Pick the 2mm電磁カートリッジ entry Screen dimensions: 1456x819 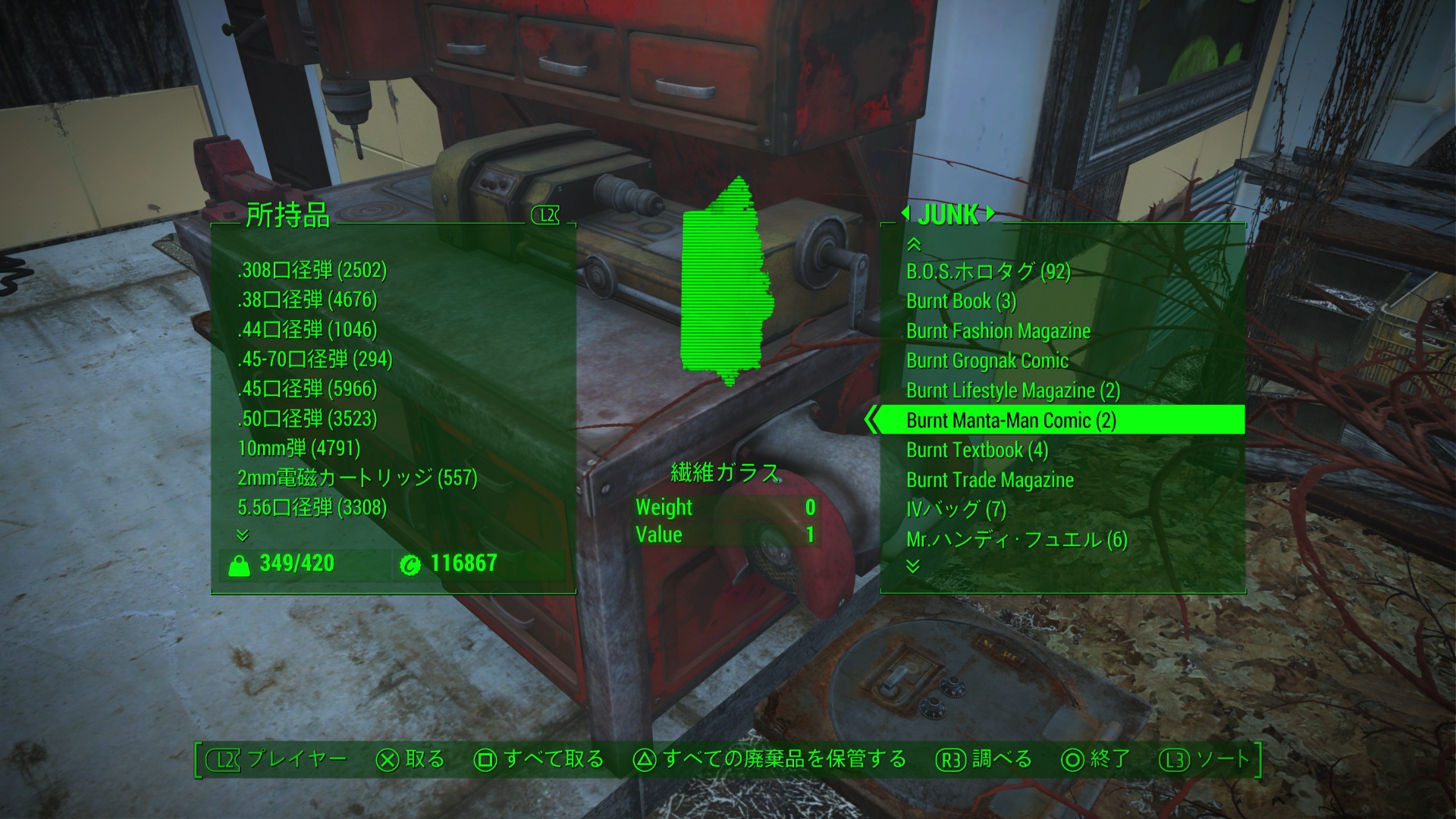[357, 478]
